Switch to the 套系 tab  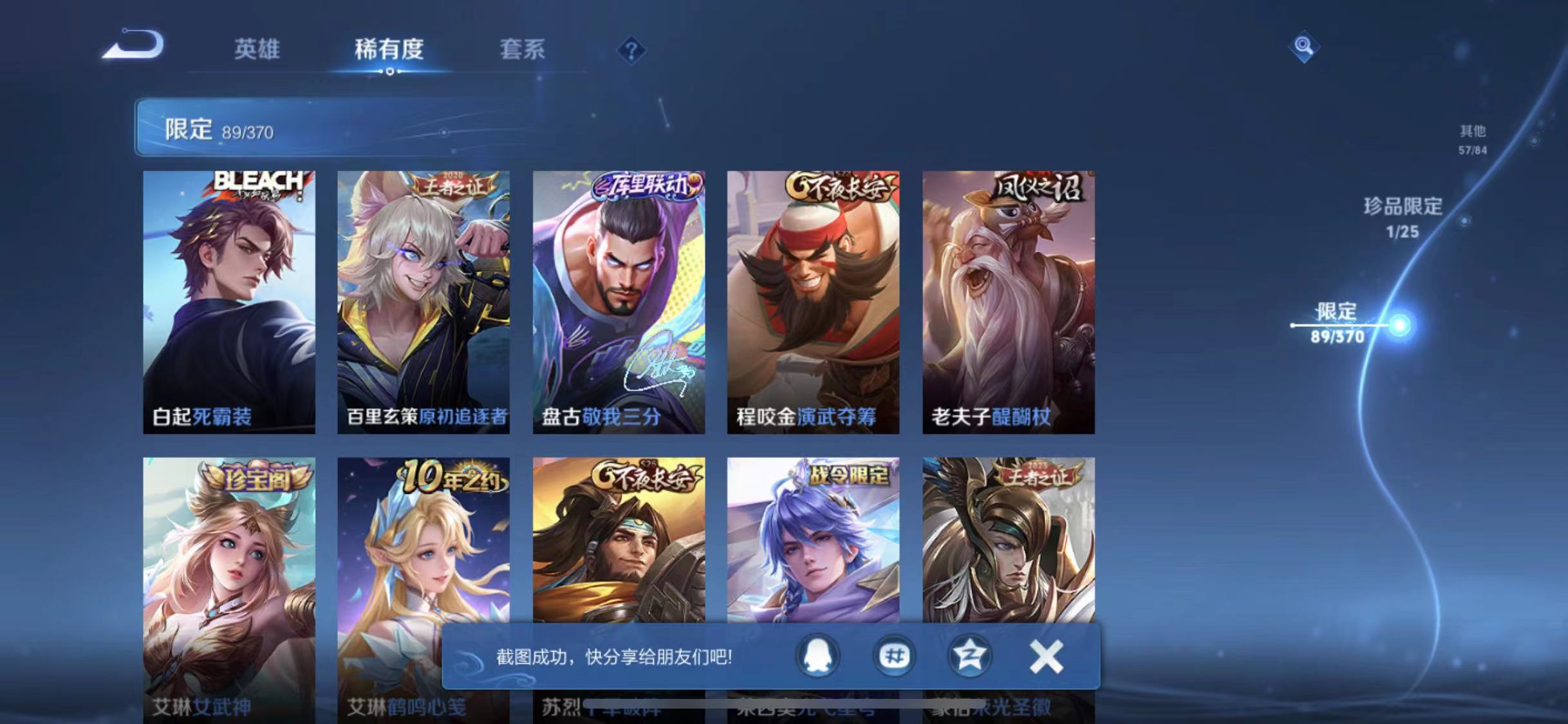tap(523, 50)
